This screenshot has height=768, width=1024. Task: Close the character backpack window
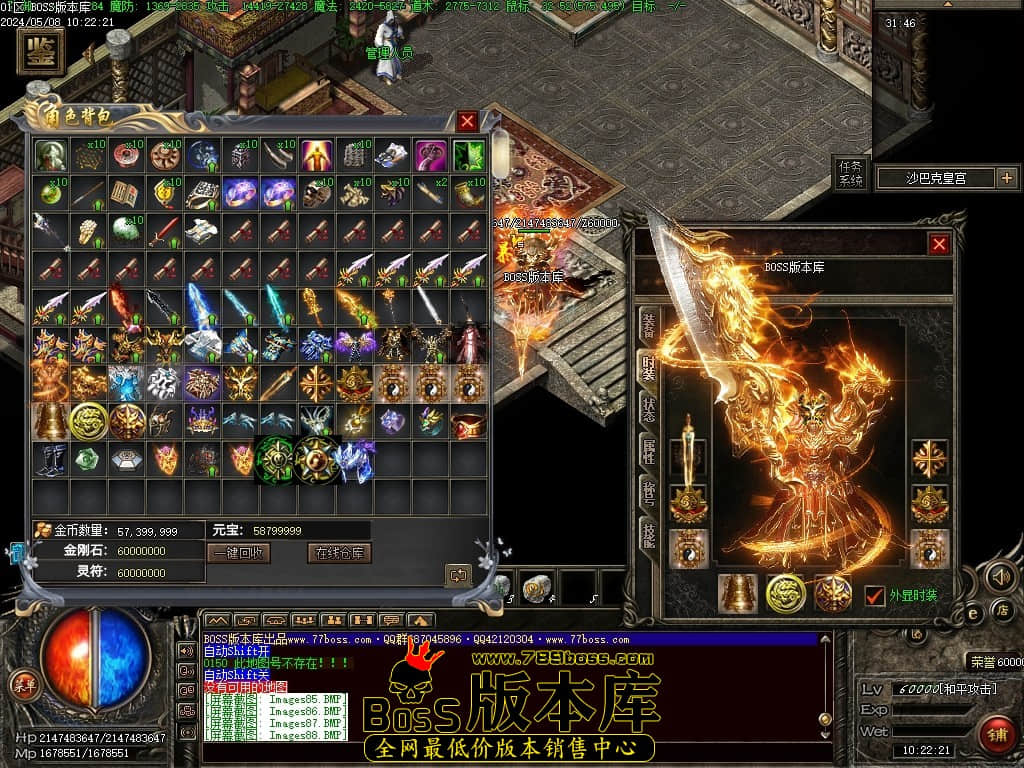pos(467,122)
